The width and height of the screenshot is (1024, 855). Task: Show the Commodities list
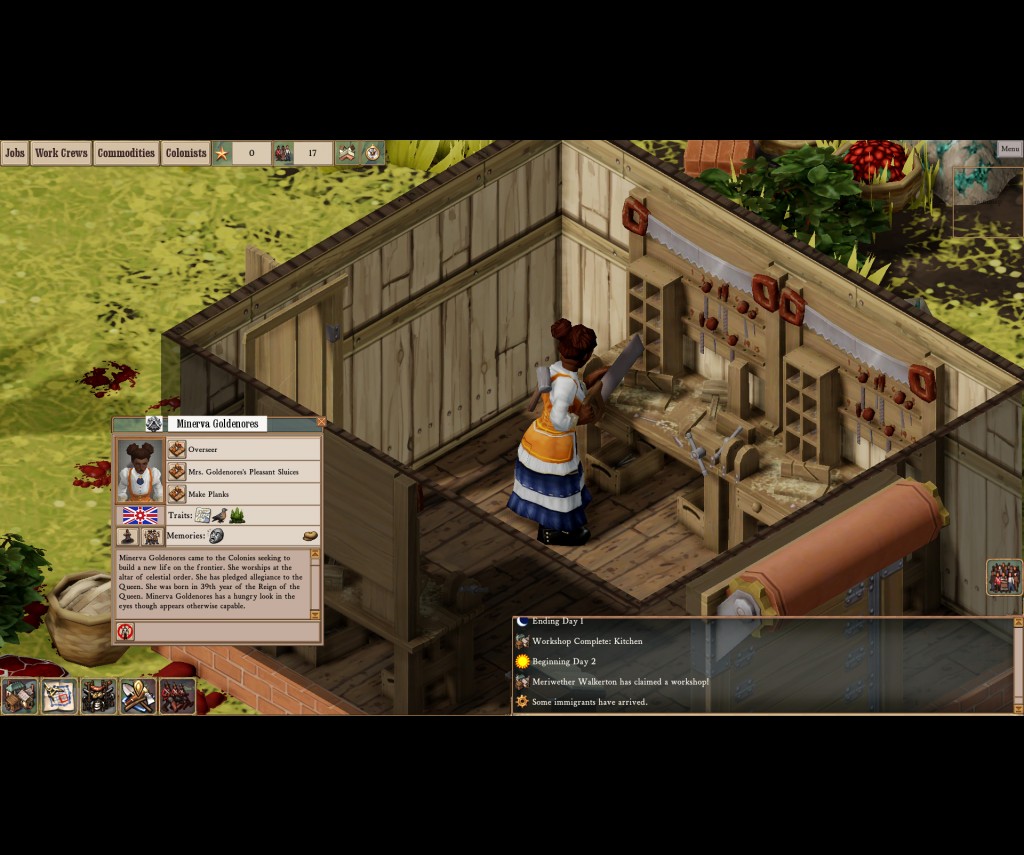coord(126,153)
